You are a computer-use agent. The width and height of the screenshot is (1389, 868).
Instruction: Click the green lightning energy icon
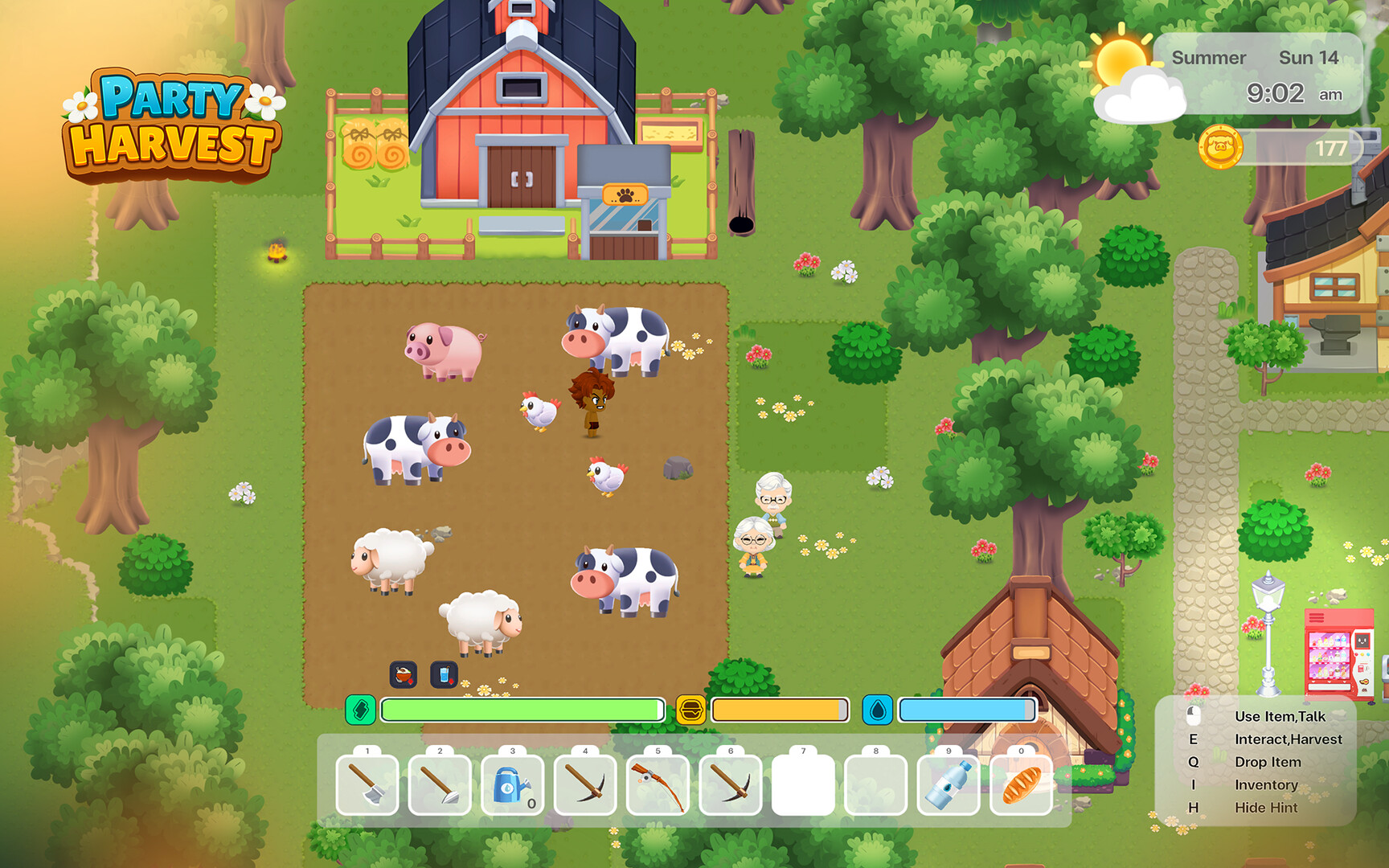362,710
